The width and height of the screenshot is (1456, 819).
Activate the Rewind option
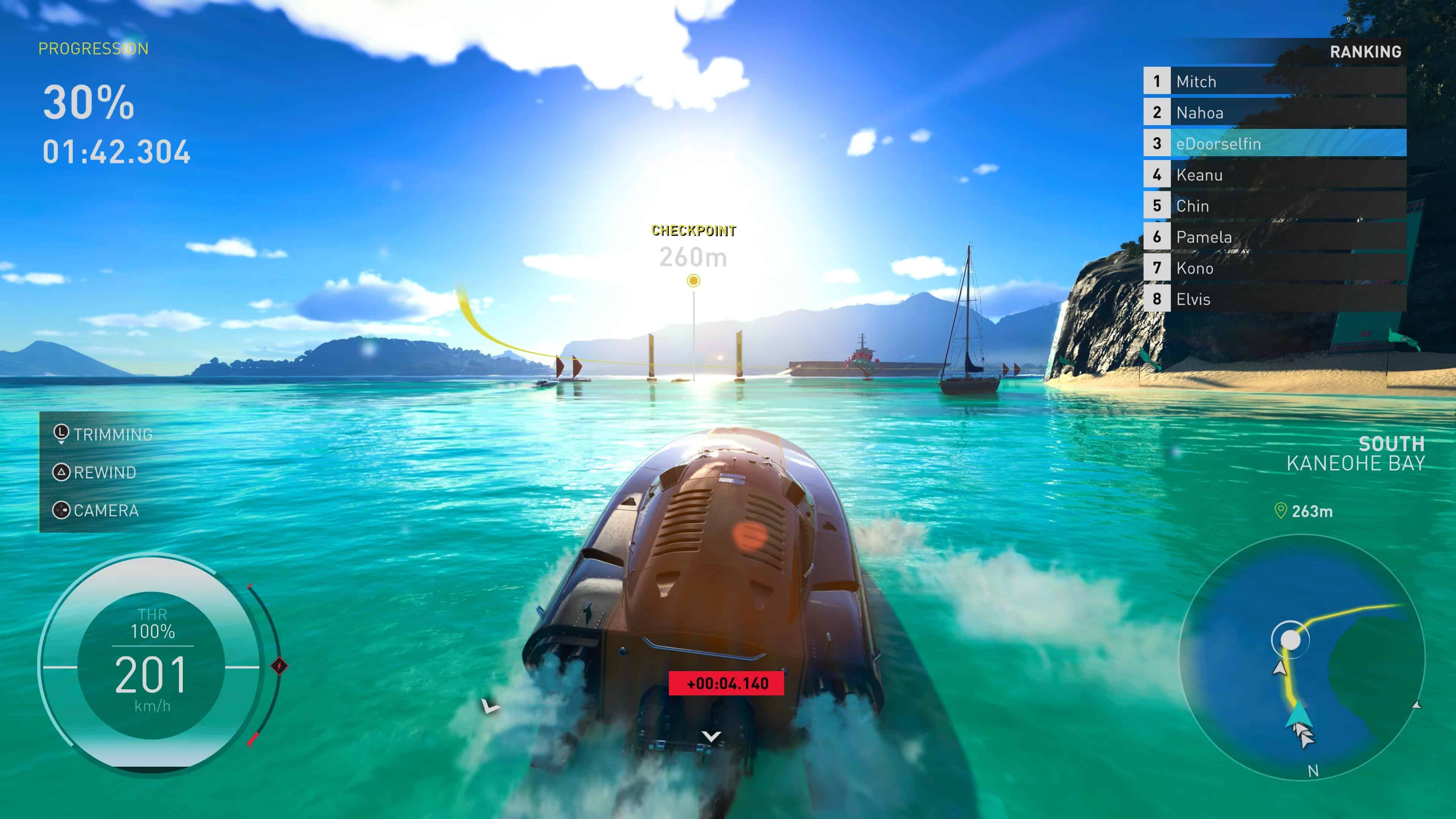point(95,472)
